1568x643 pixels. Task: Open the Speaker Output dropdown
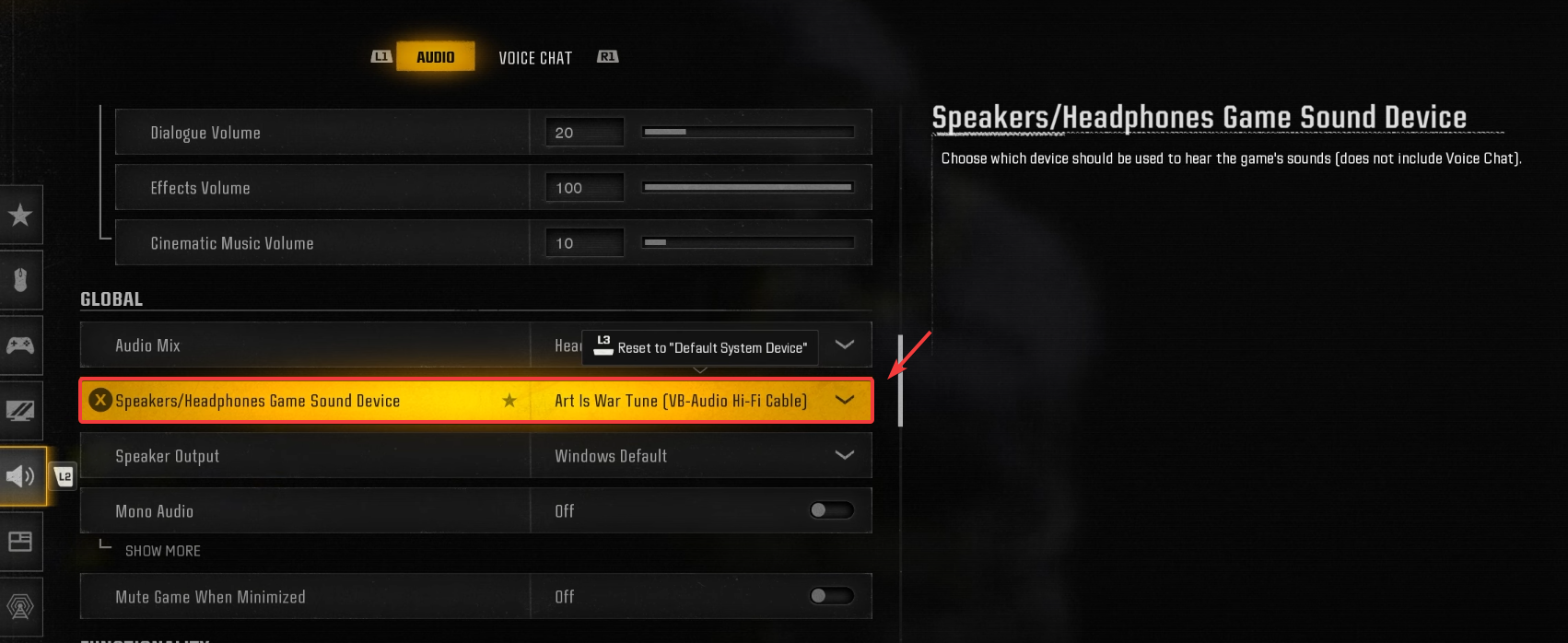pyautogui.click(x=844, y=456)
